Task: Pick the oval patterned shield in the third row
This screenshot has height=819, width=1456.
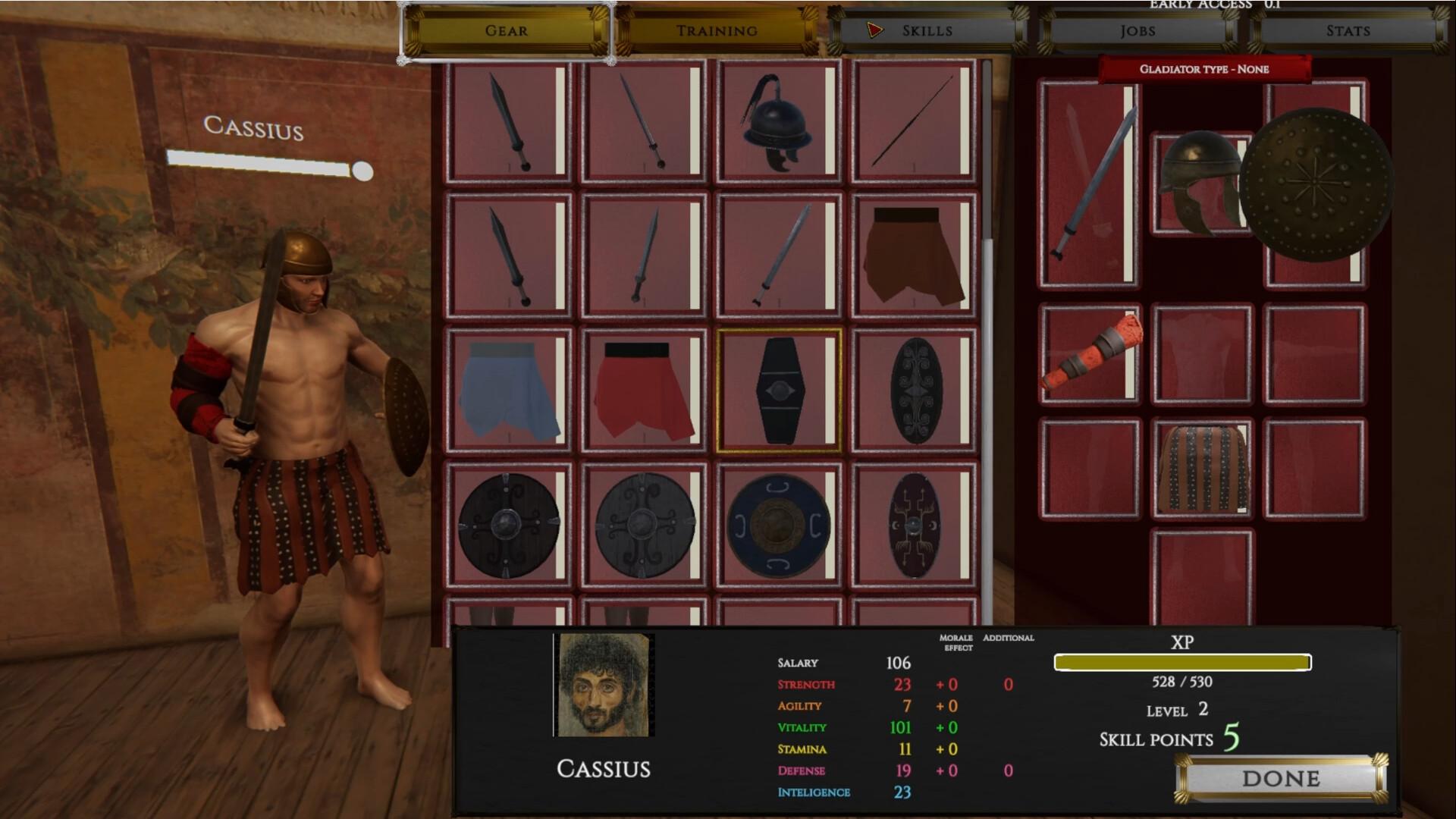Action: point(914,389)
